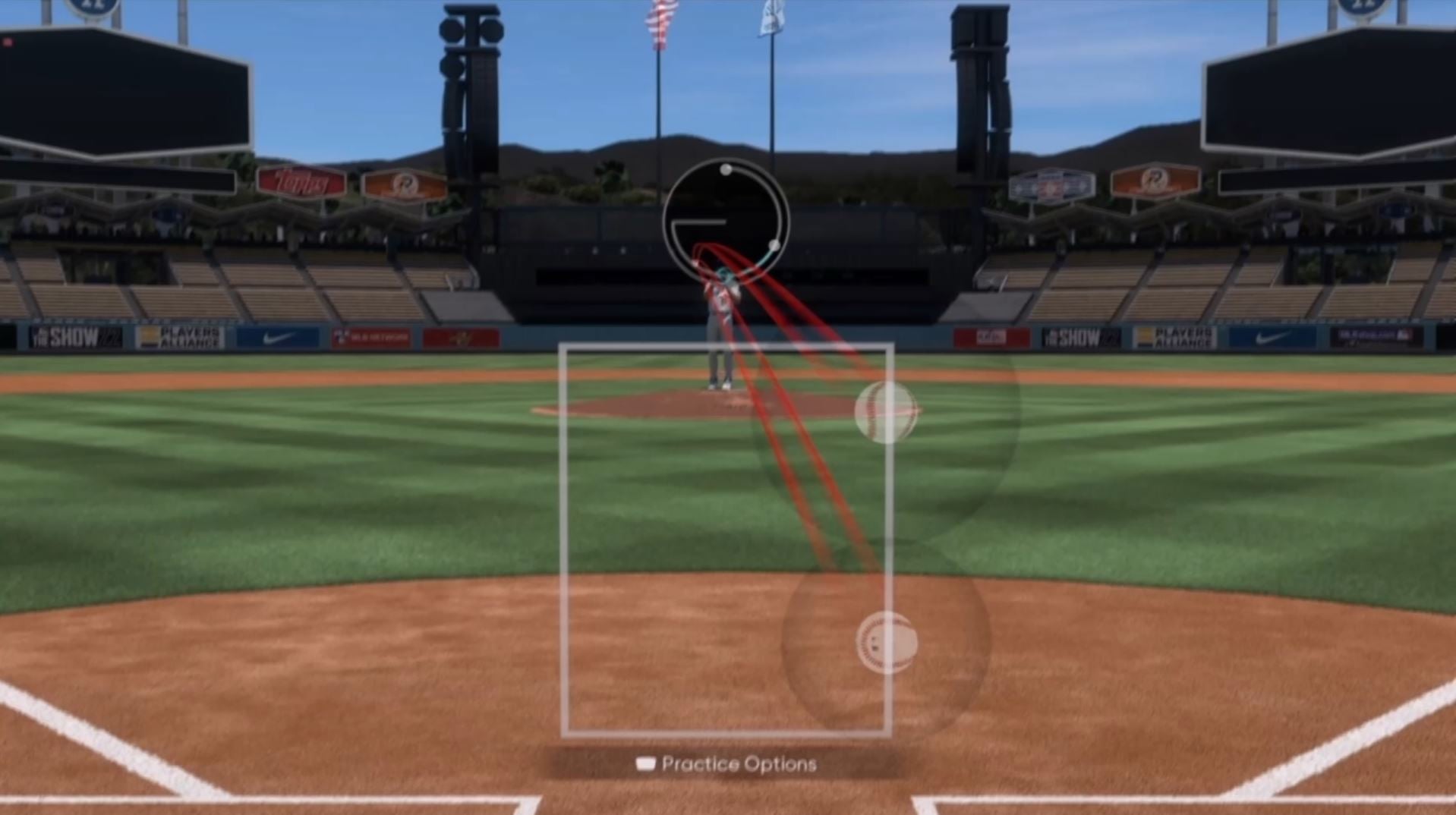
Task: Open the Practice Options menu
Action: point(738,764)
